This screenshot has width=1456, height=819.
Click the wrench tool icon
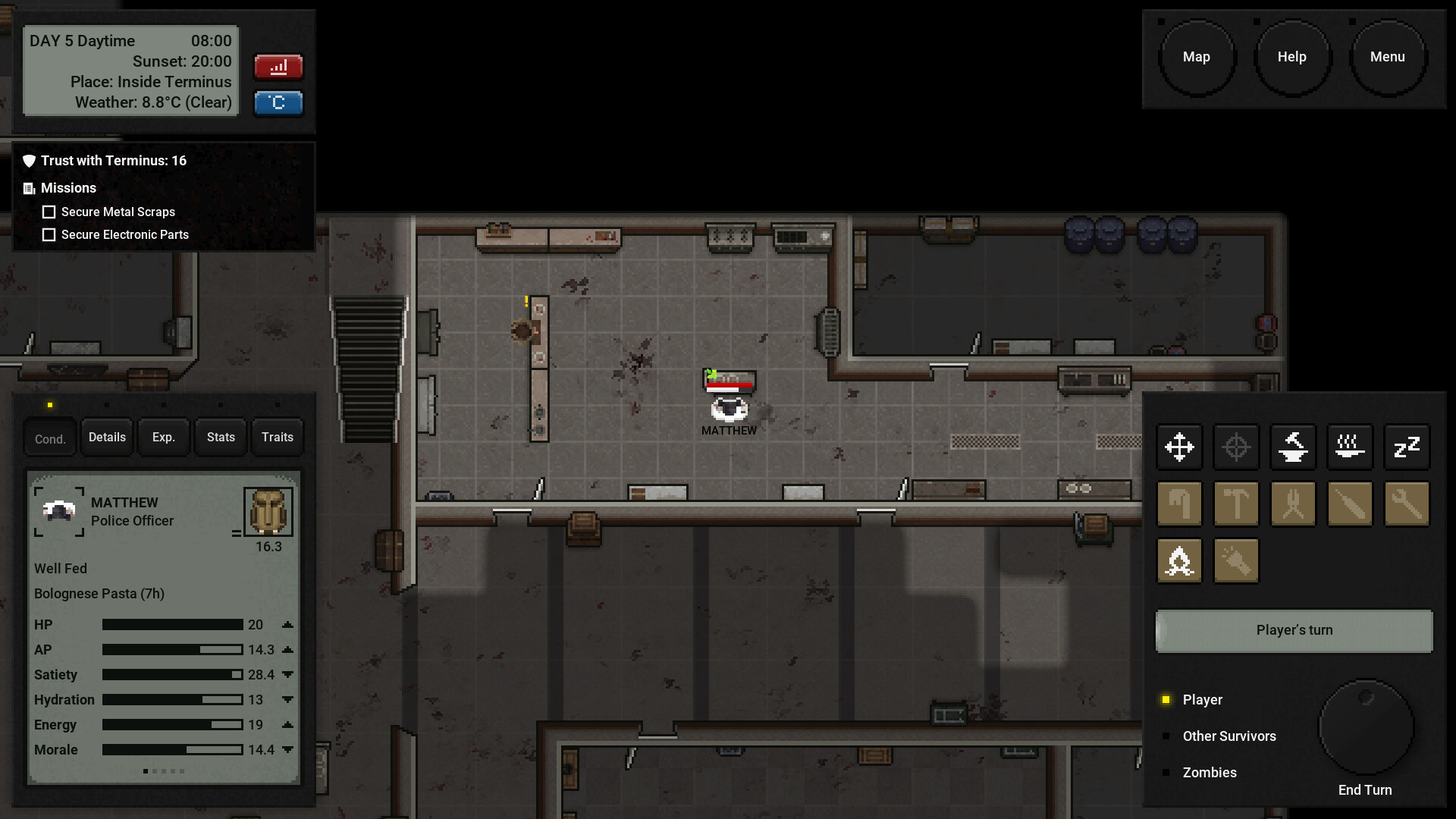coord(1407,504)
